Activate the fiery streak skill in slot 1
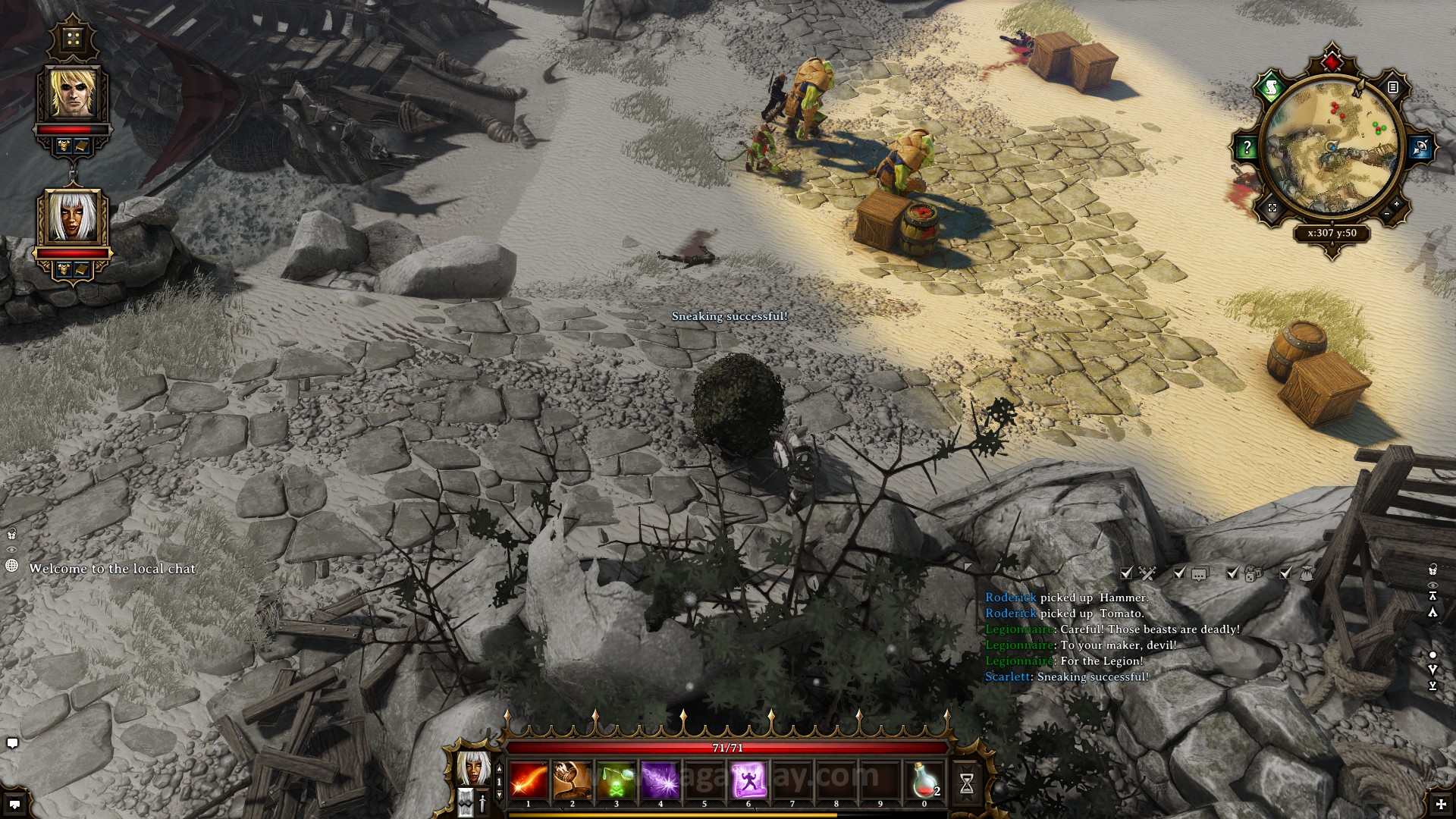This screenshot has height=819, width=1456. (x=529, y=780)
